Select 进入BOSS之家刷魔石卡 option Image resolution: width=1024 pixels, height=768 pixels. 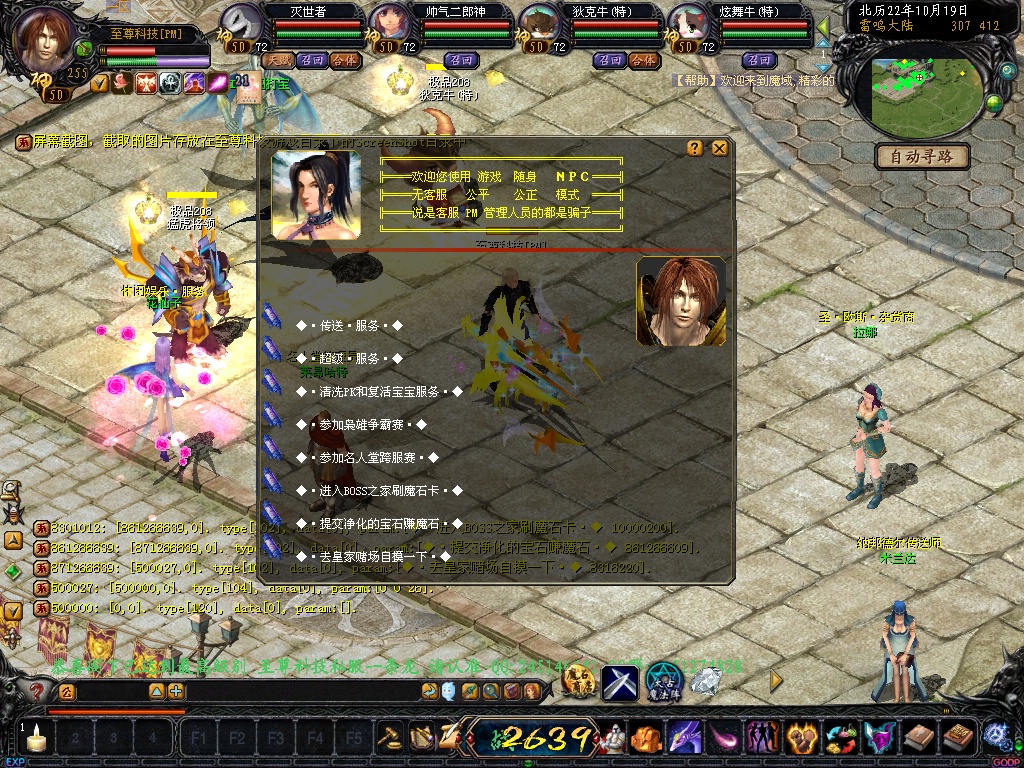(x=379, y=491)
